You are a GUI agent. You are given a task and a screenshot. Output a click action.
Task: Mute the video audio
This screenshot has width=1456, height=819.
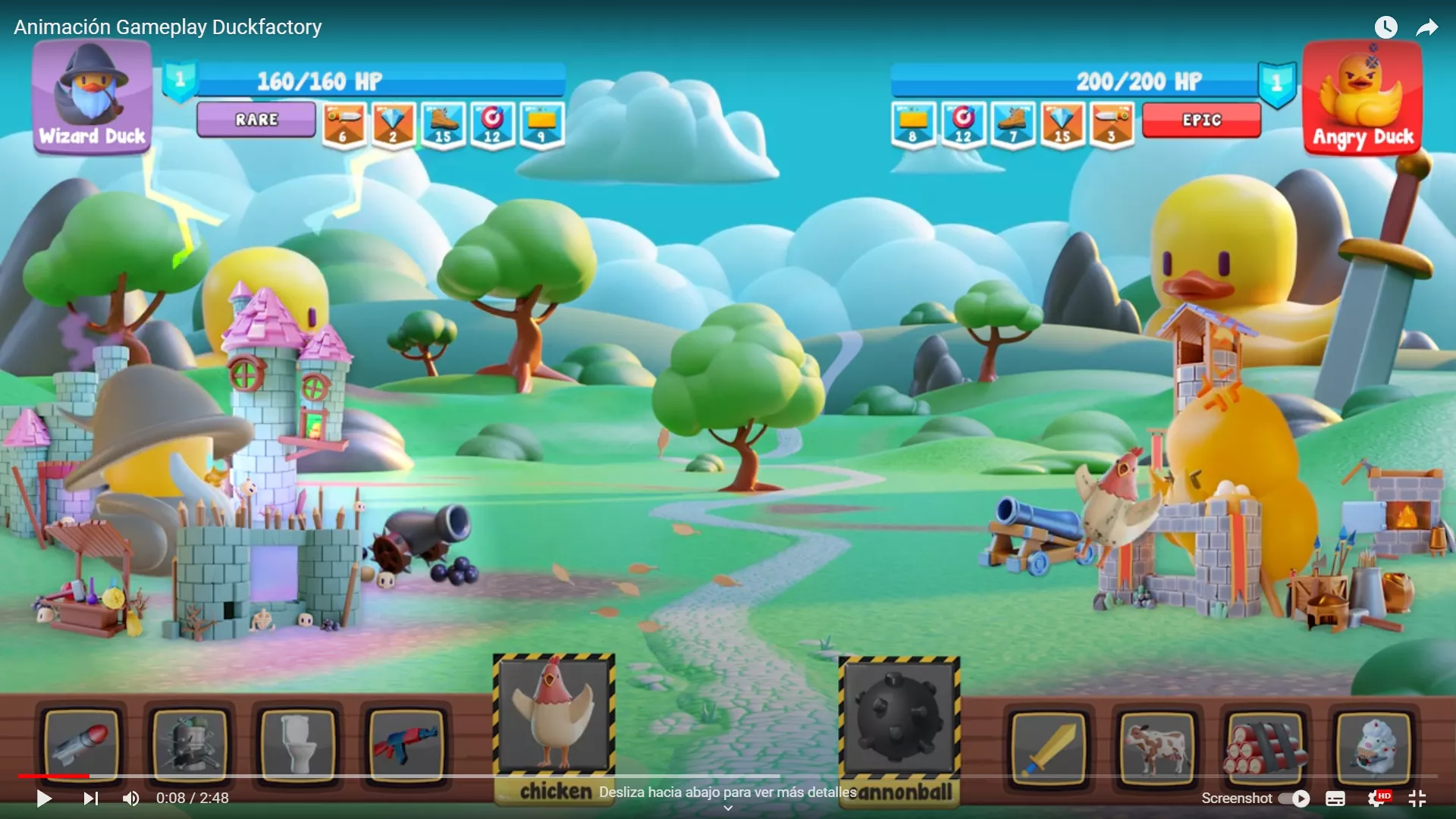coord(130,799)
